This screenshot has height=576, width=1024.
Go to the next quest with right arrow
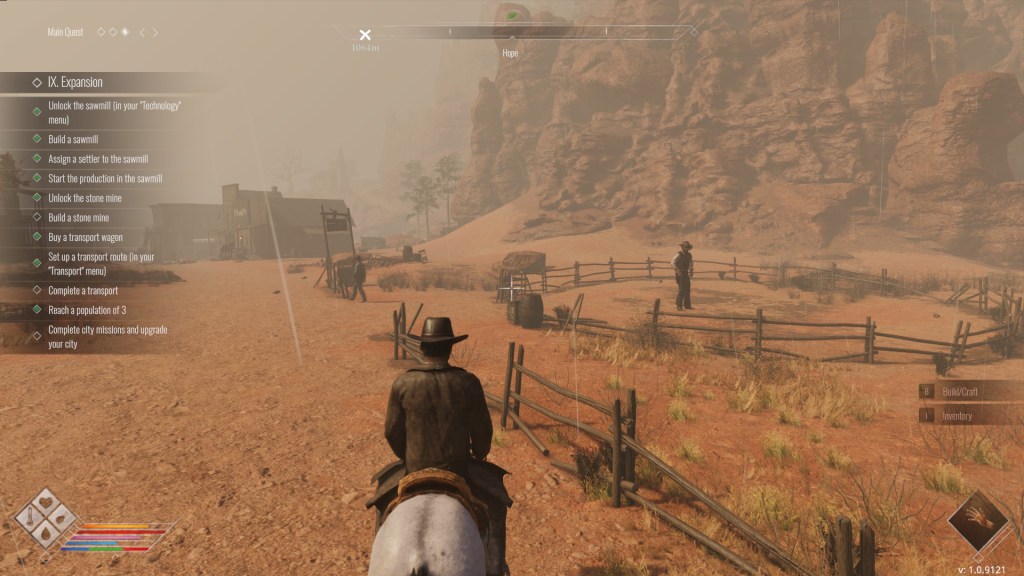tap(155, 32)
